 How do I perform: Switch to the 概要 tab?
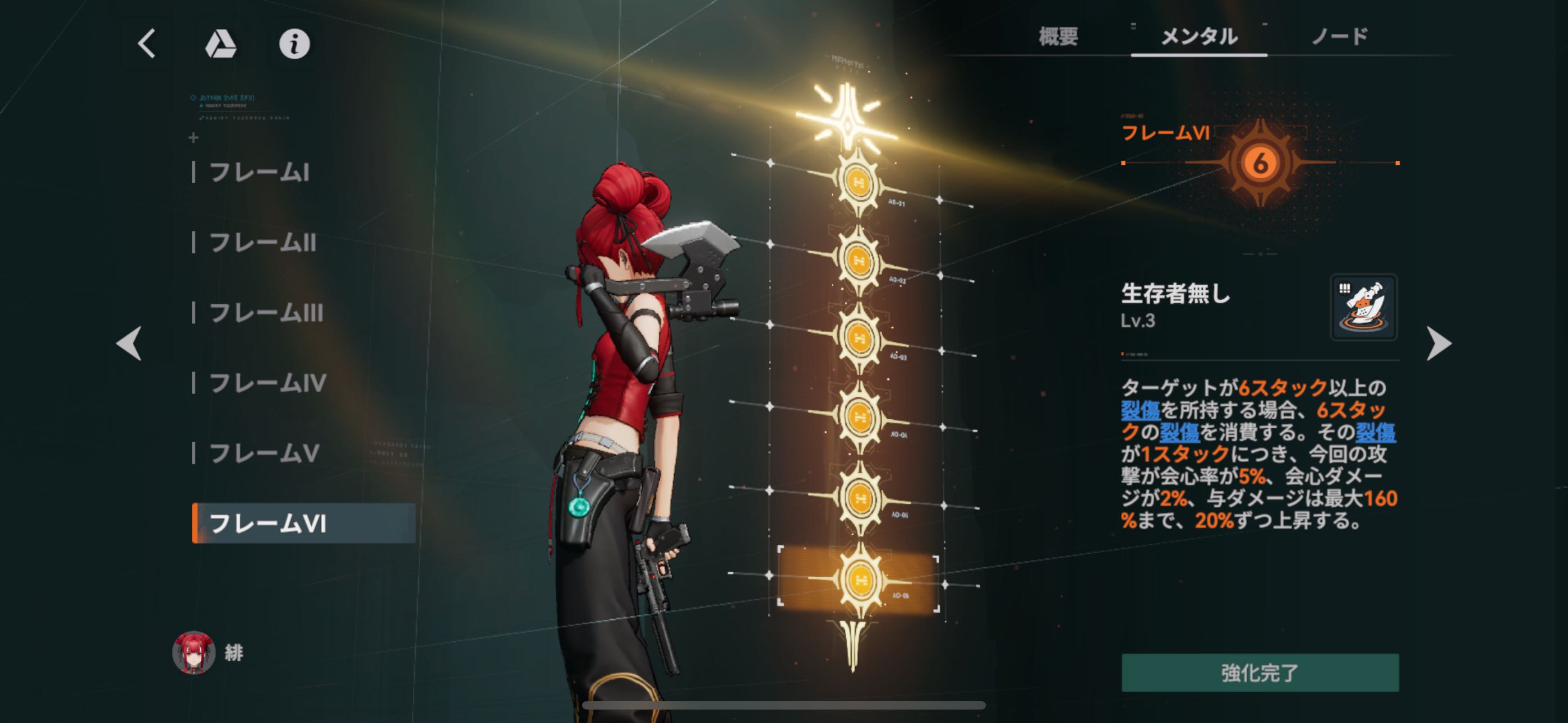pos(1058,36)
